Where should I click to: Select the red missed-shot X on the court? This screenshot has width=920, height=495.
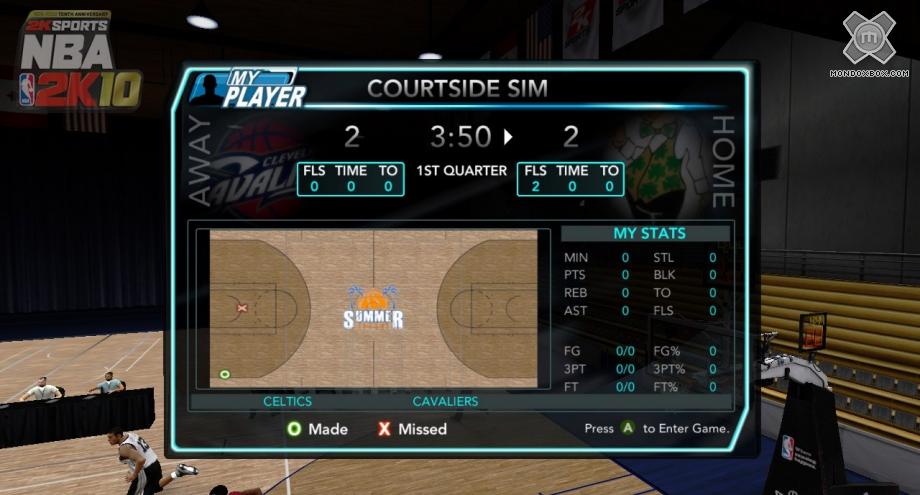pyautogui.click(x=242, y=308)
